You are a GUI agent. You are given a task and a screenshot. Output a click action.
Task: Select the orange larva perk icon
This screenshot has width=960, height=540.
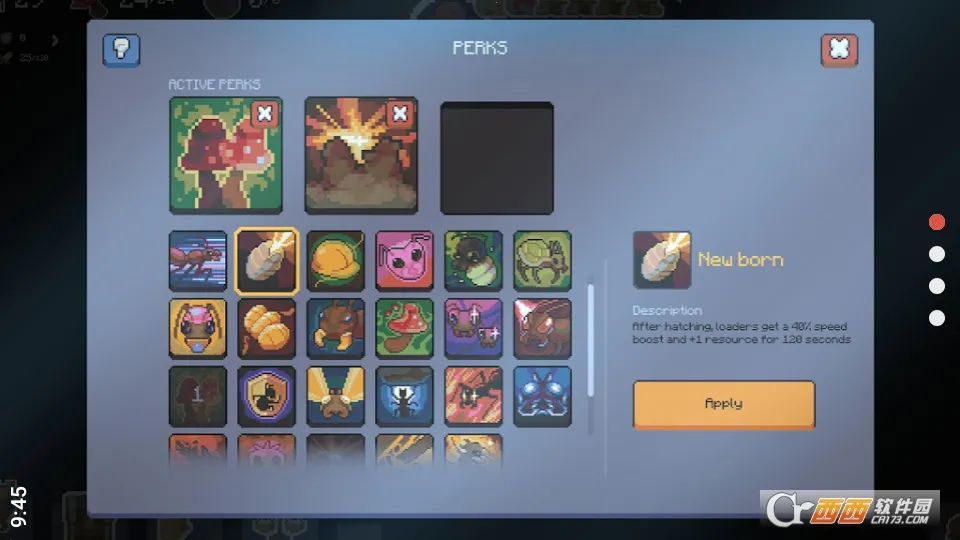coord(266,328)
